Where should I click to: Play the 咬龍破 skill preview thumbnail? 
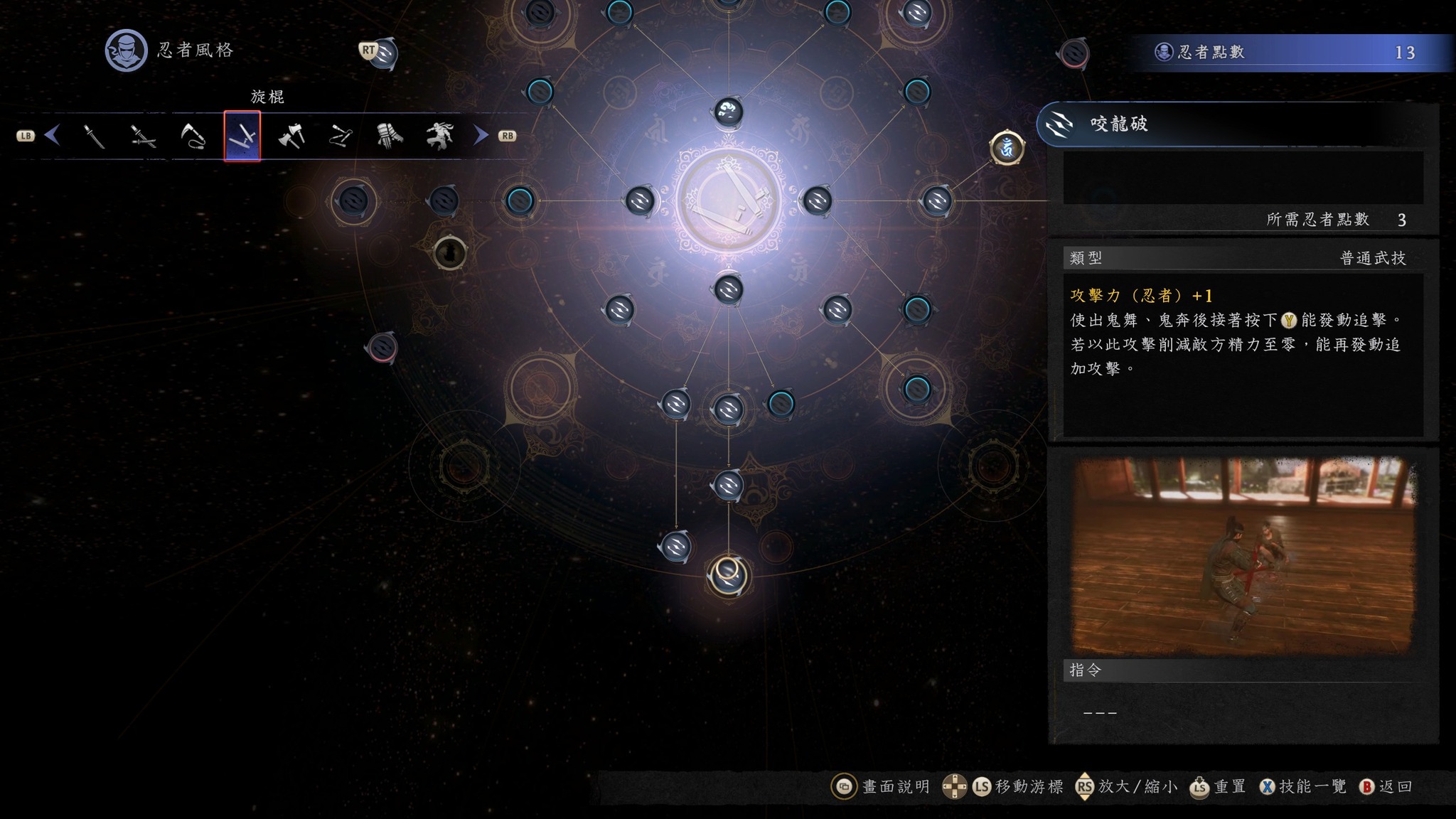coord(1242,555)
